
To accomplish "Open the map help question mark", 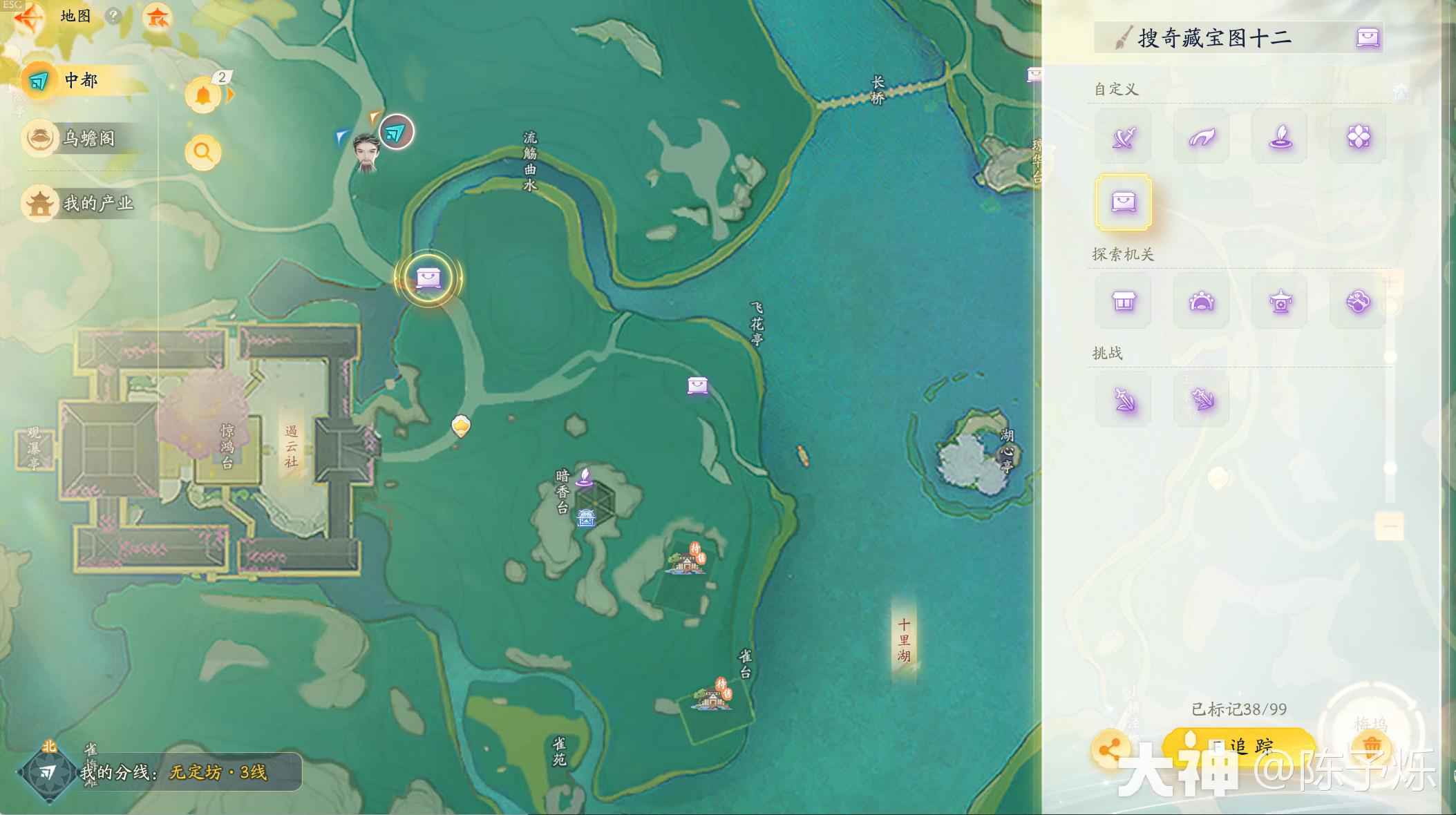I will (x=113, y=16).
